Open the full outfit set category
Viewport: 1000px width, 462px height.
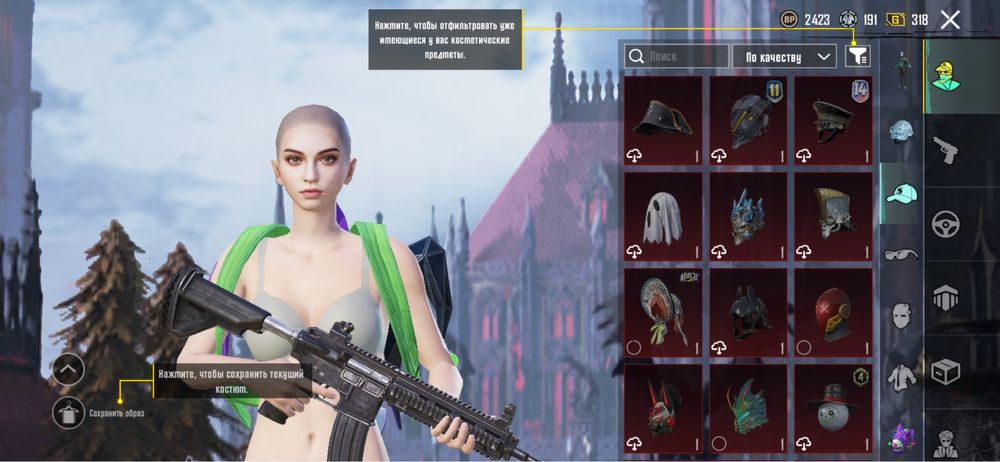pos(902,70)
